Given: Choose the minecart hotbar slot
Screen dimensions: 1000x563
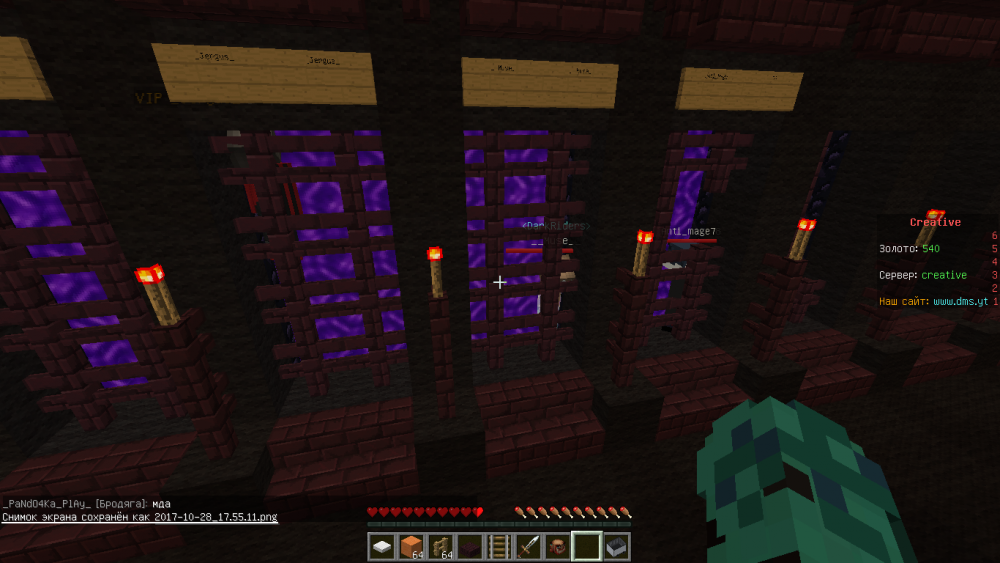Looking at the screenshot, I should tap(616, 547).
